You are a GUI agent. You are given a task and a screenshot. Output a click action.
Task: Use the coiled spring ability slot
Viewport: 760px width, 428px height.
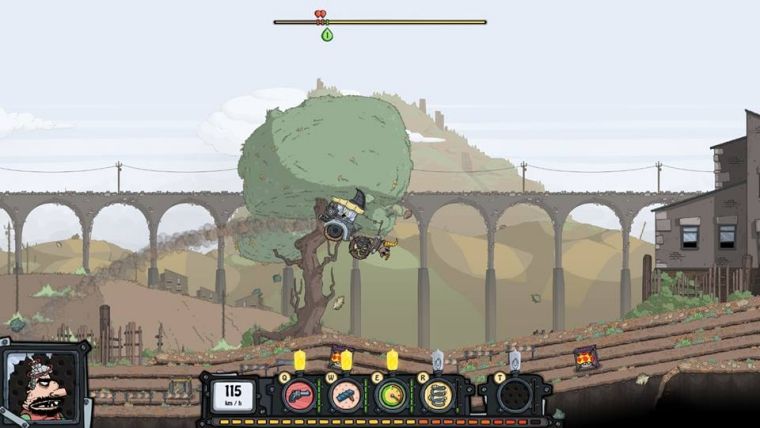[436, 395]
